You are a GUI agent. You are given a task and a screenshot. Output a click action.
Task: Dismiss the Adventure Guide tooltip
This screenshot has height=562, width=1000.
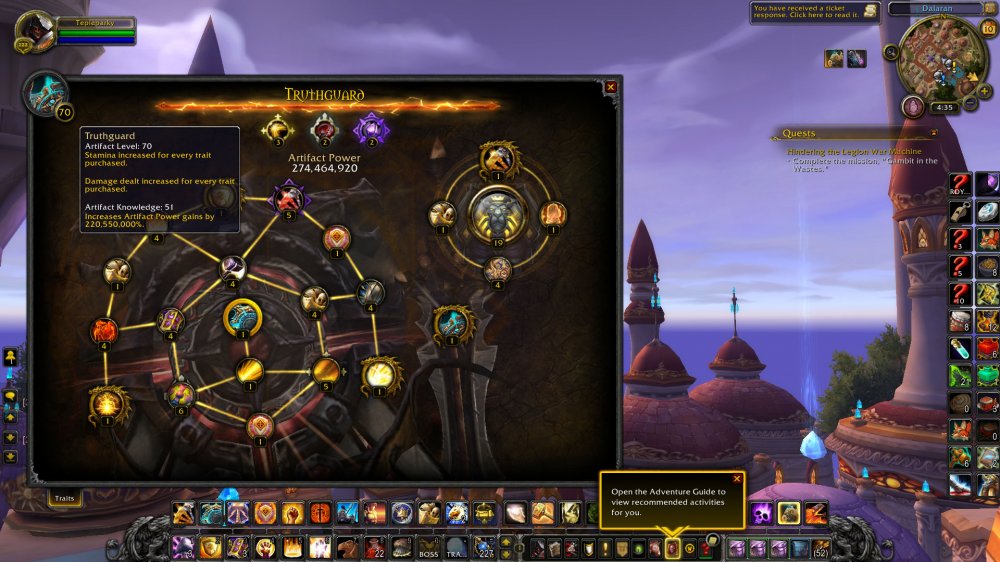(737, 479)
